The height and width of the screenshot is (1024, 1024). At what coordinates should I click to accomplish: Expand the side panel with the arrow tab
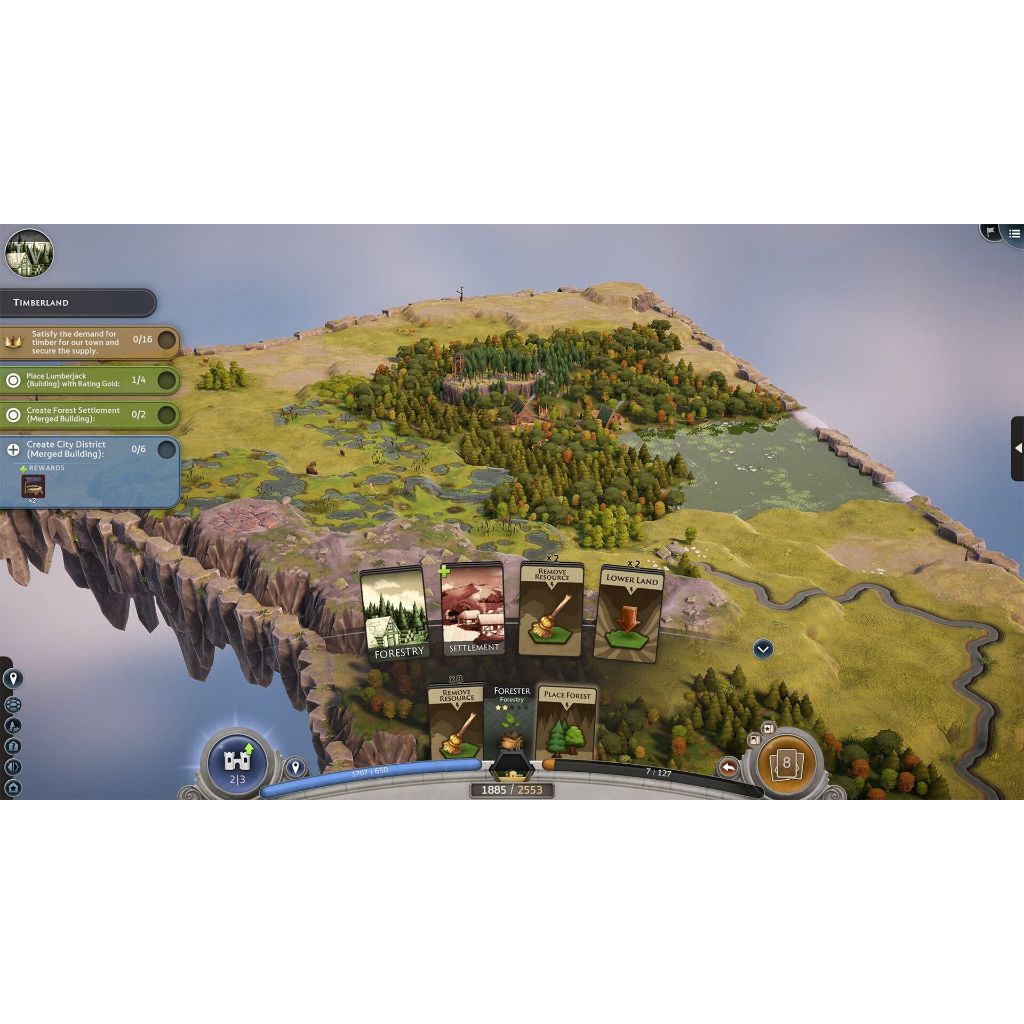tap(1017, 449)
